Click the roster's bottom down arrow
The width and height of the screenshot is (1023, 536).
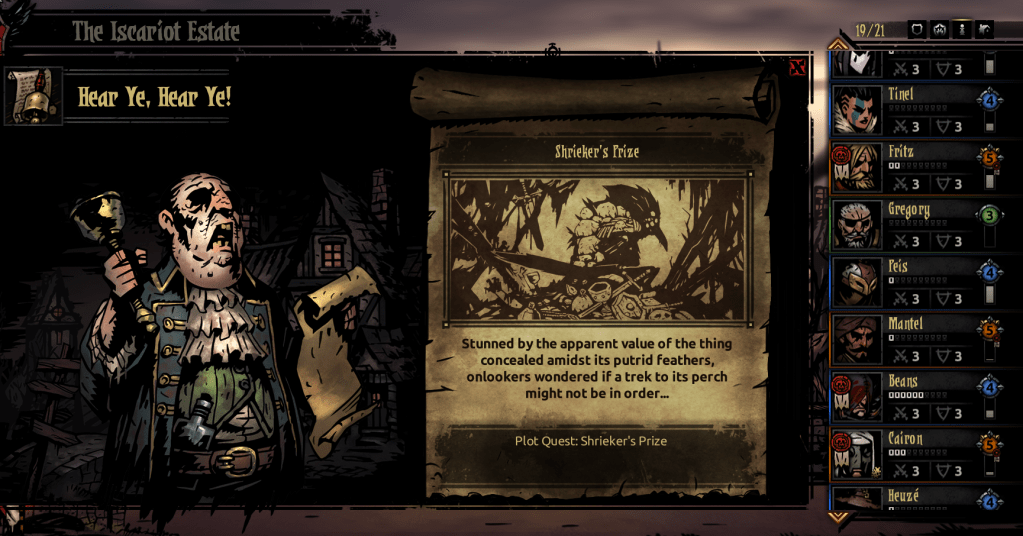(x=838, y=517)
